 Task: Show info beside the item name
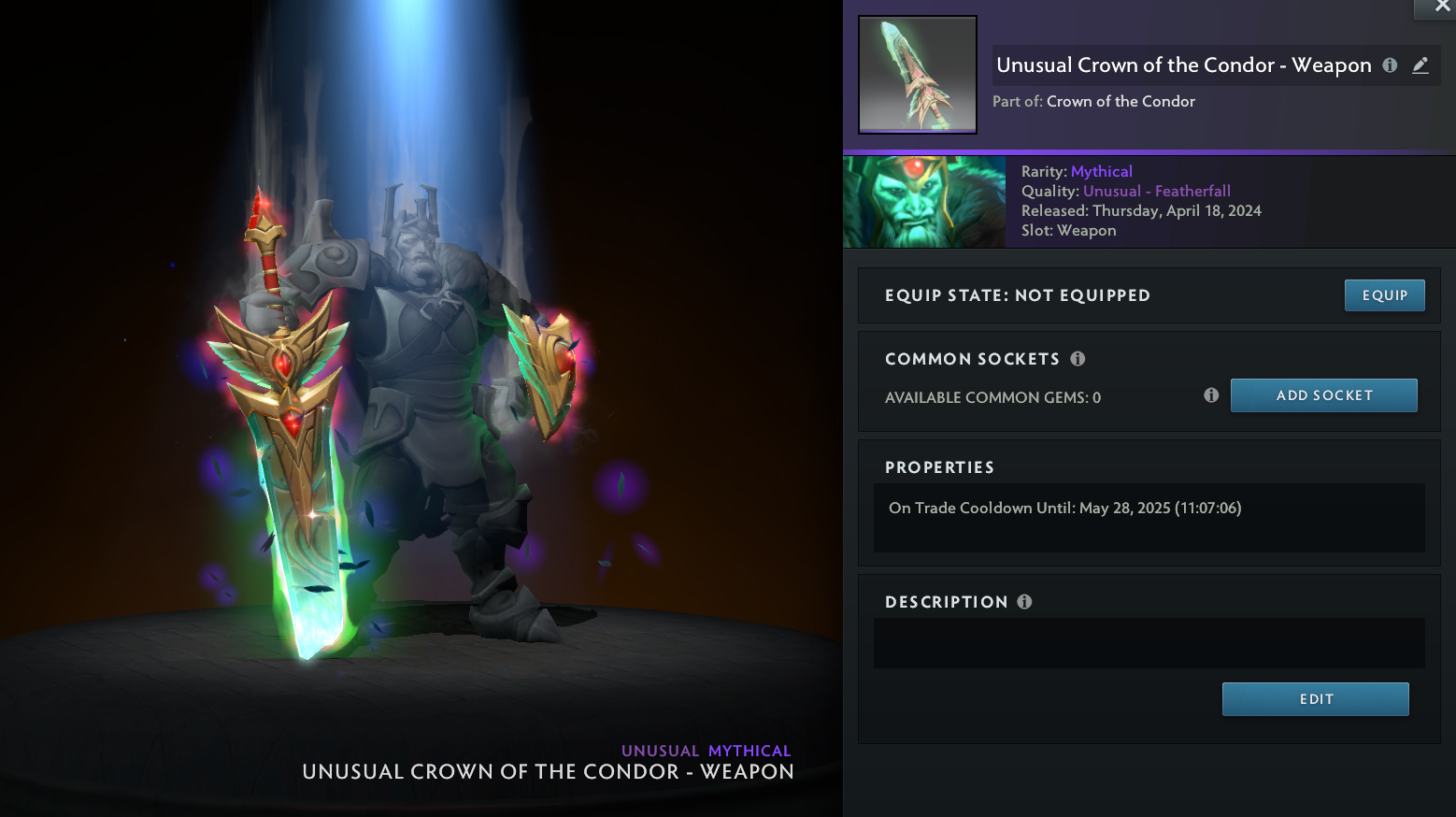pyautogui.click(x=1390, y=65)
